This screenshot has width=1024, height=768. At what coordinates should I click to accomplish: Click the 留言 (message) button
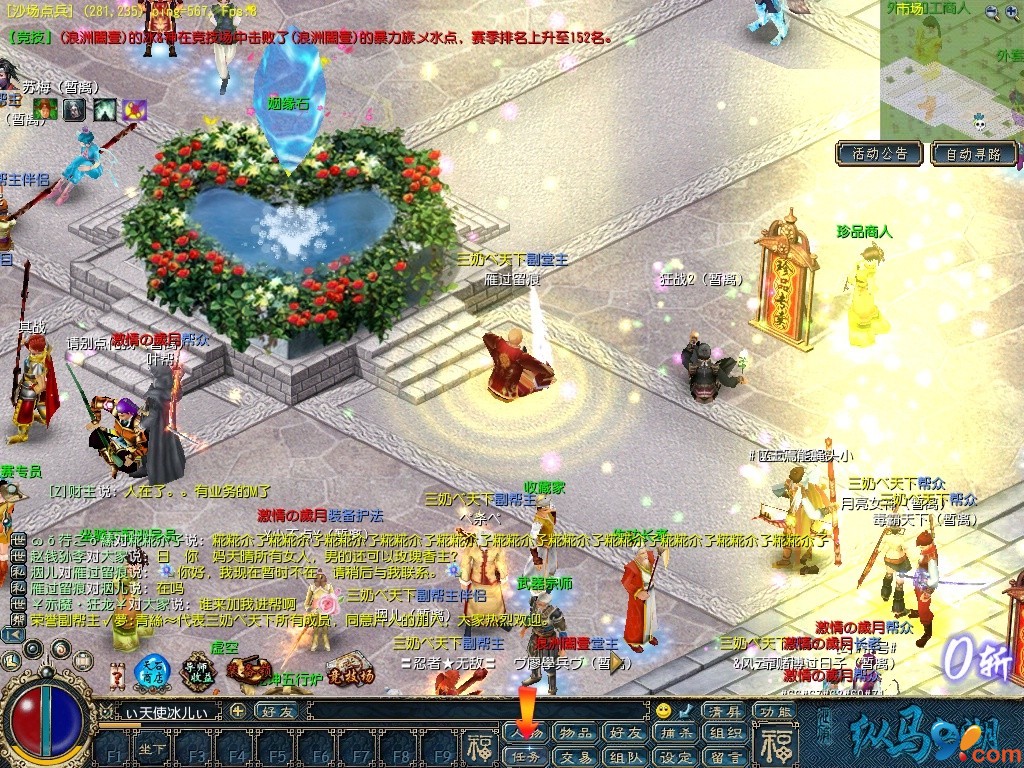click(726, 757)
